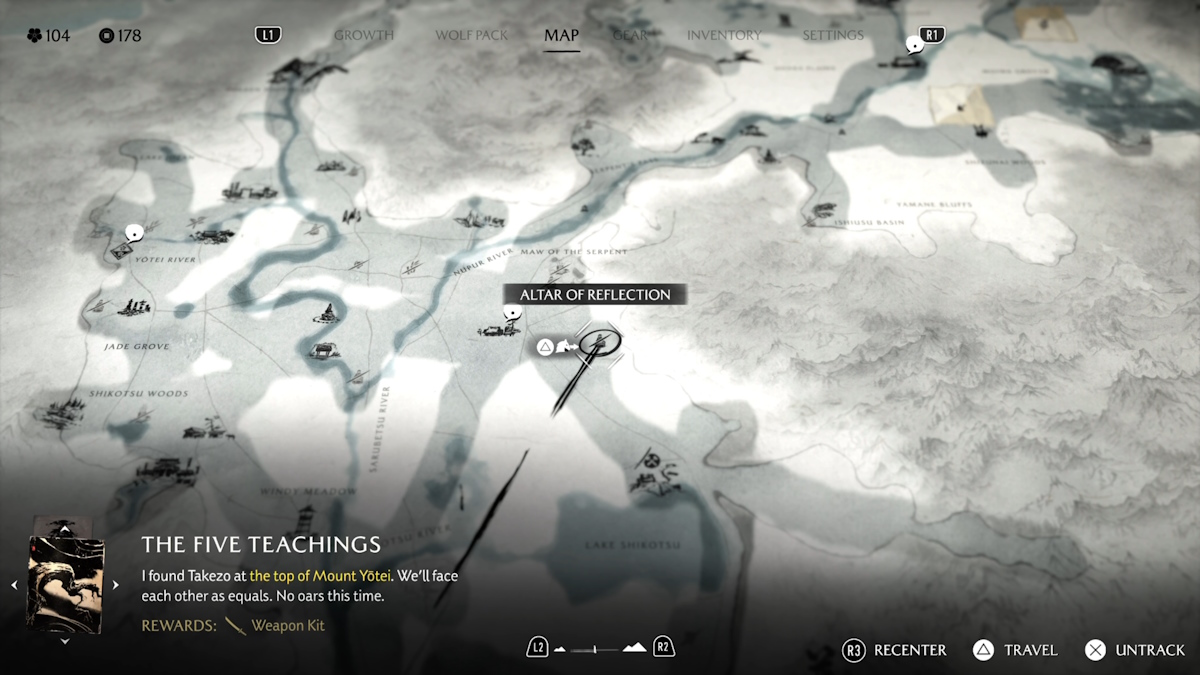
Task: Show the previous tracked quest card
Action: [x=14, y=585]
